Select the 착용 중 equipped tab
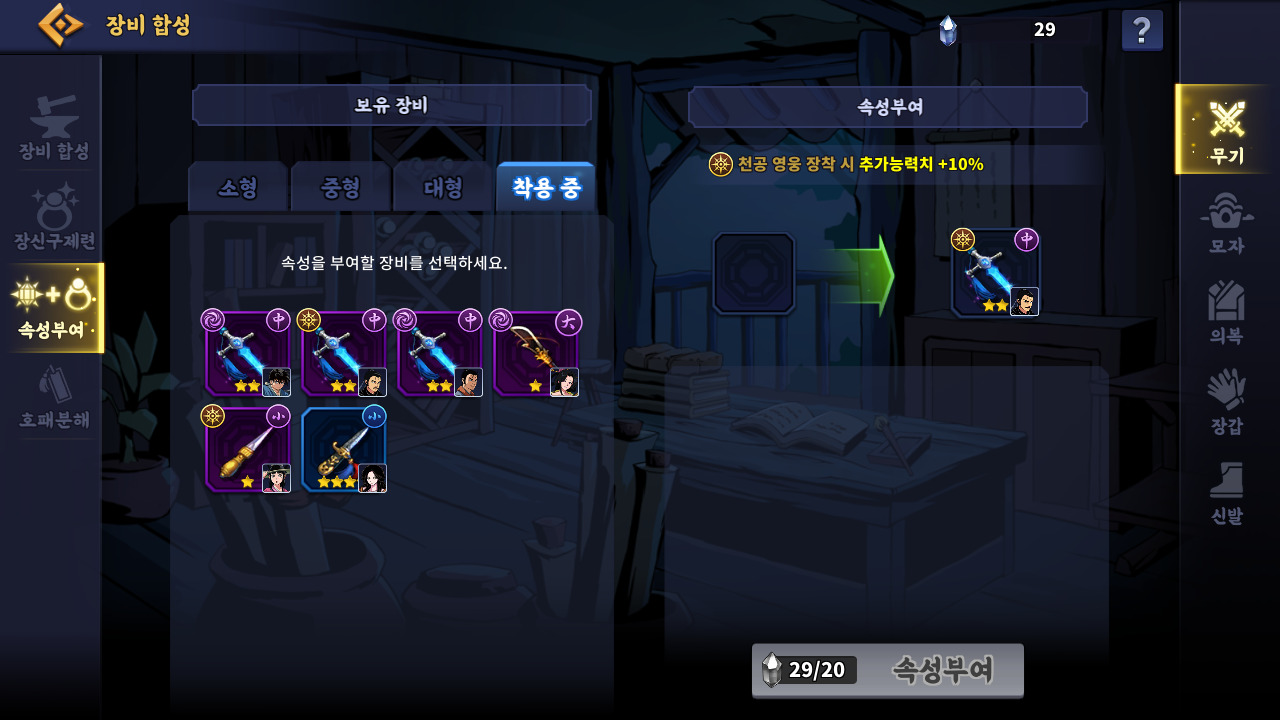 545,188
